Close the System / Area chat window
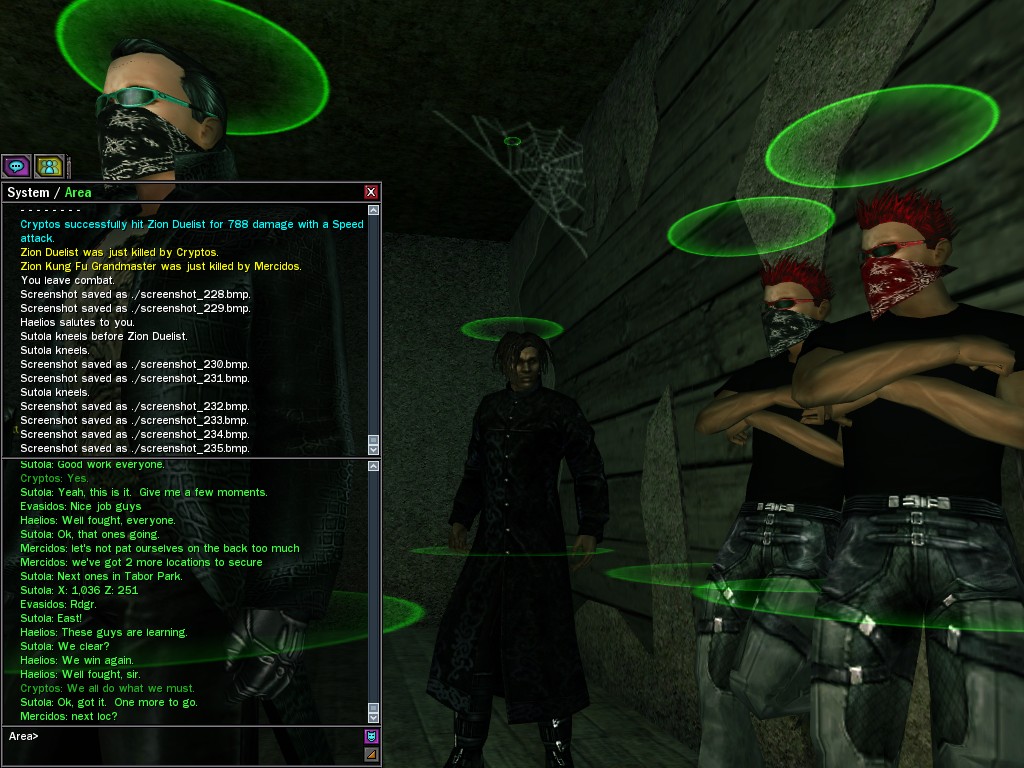This screenshot has height=768, width=1024. coord(371,192)
